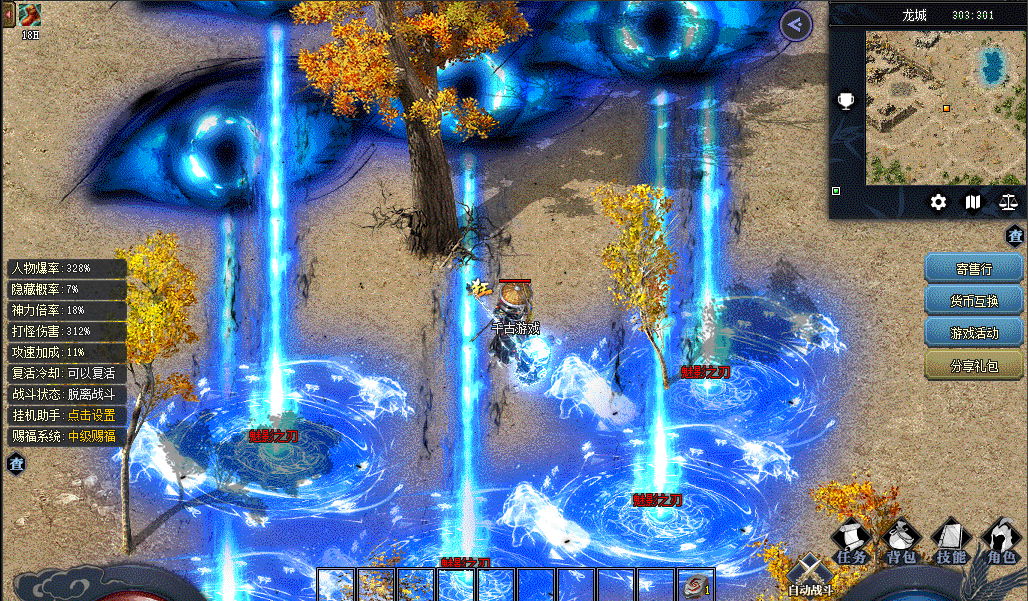The height and width of the screenshot is (601, 1028).
Task: Click the red buff icon labeled 18H
Action: pos(30,15)
